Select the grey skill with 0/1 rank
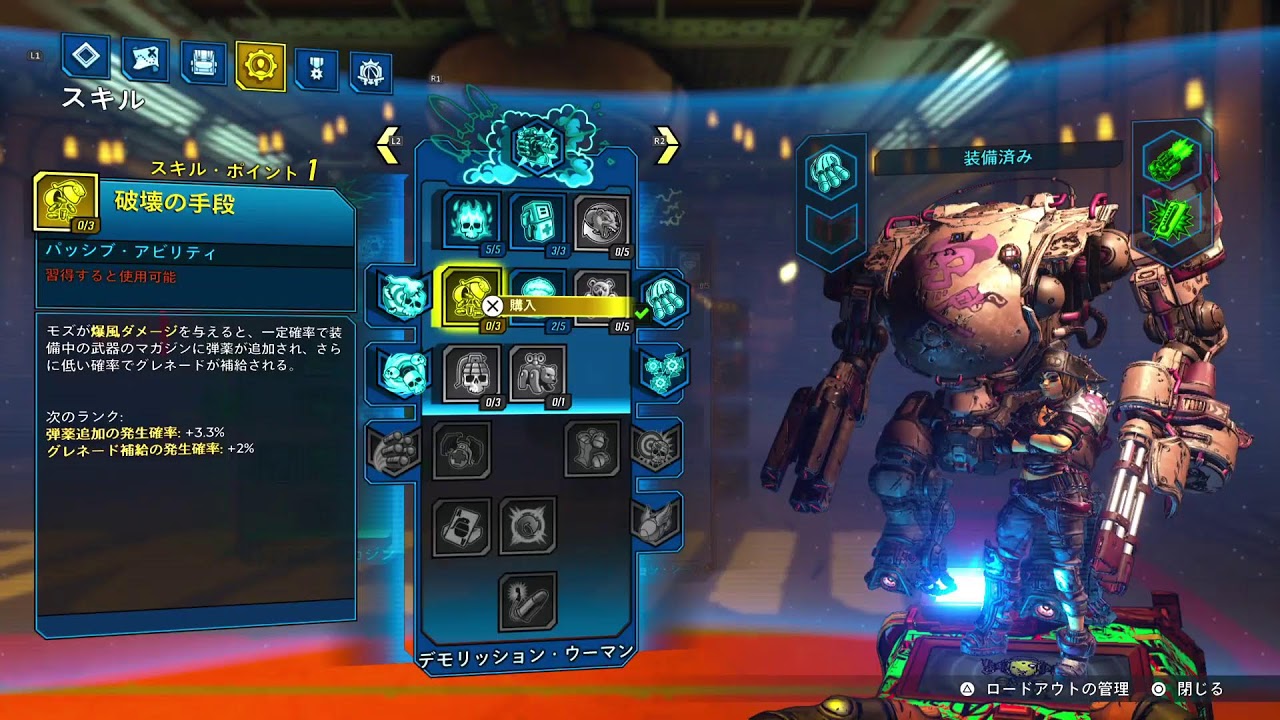This screenshot has height=720, width=1280. (537, 374)
